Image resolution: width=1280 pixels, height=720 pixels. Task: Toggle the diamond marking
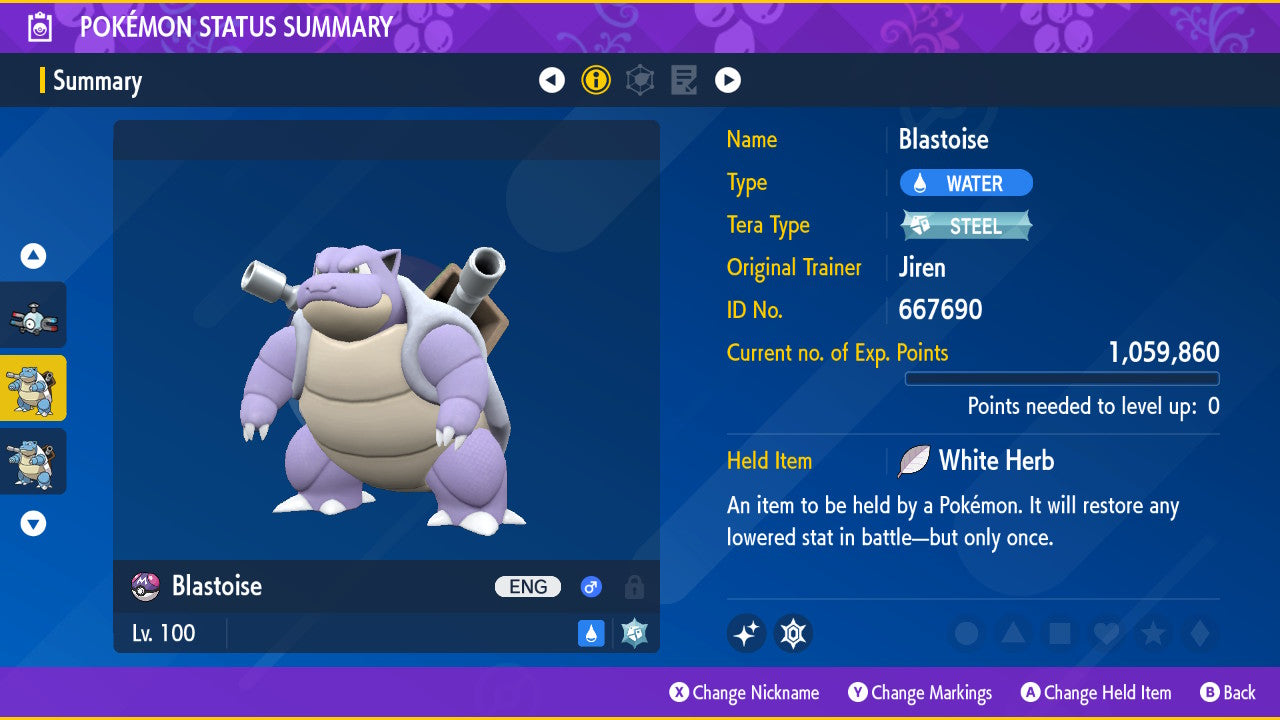click(1198, 633)
